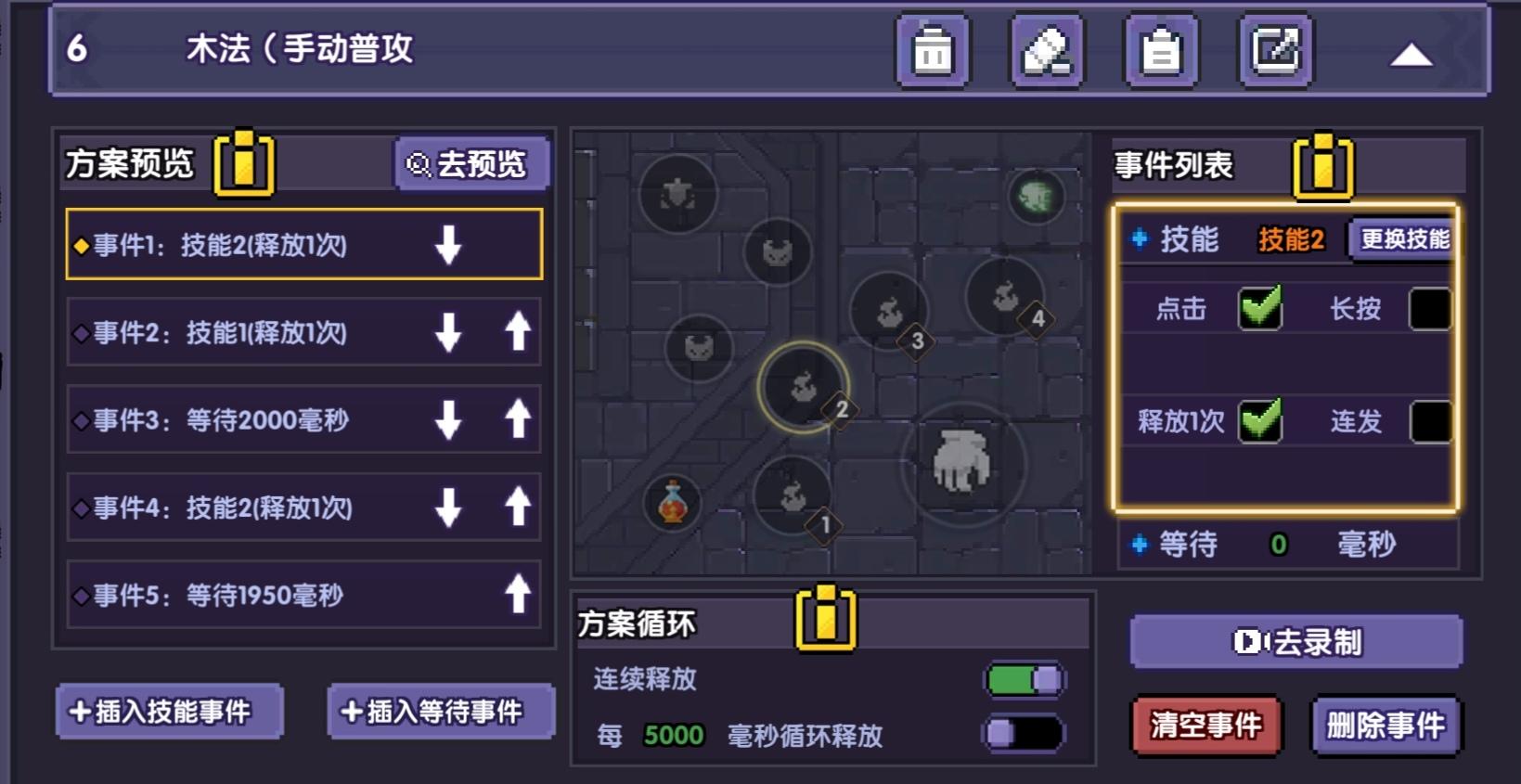Select the eraser icon in the top toolbar
The height and width of the screenshot is (784, 1521).
click(1046, 51)
